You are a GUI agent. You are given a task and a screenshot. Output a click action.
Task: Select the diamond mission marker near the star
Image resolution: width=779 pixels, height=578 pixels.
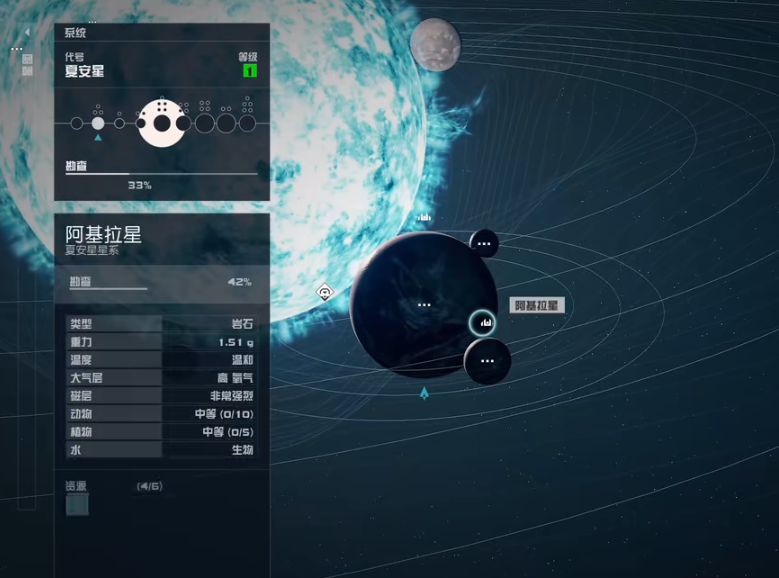(325, 292)
